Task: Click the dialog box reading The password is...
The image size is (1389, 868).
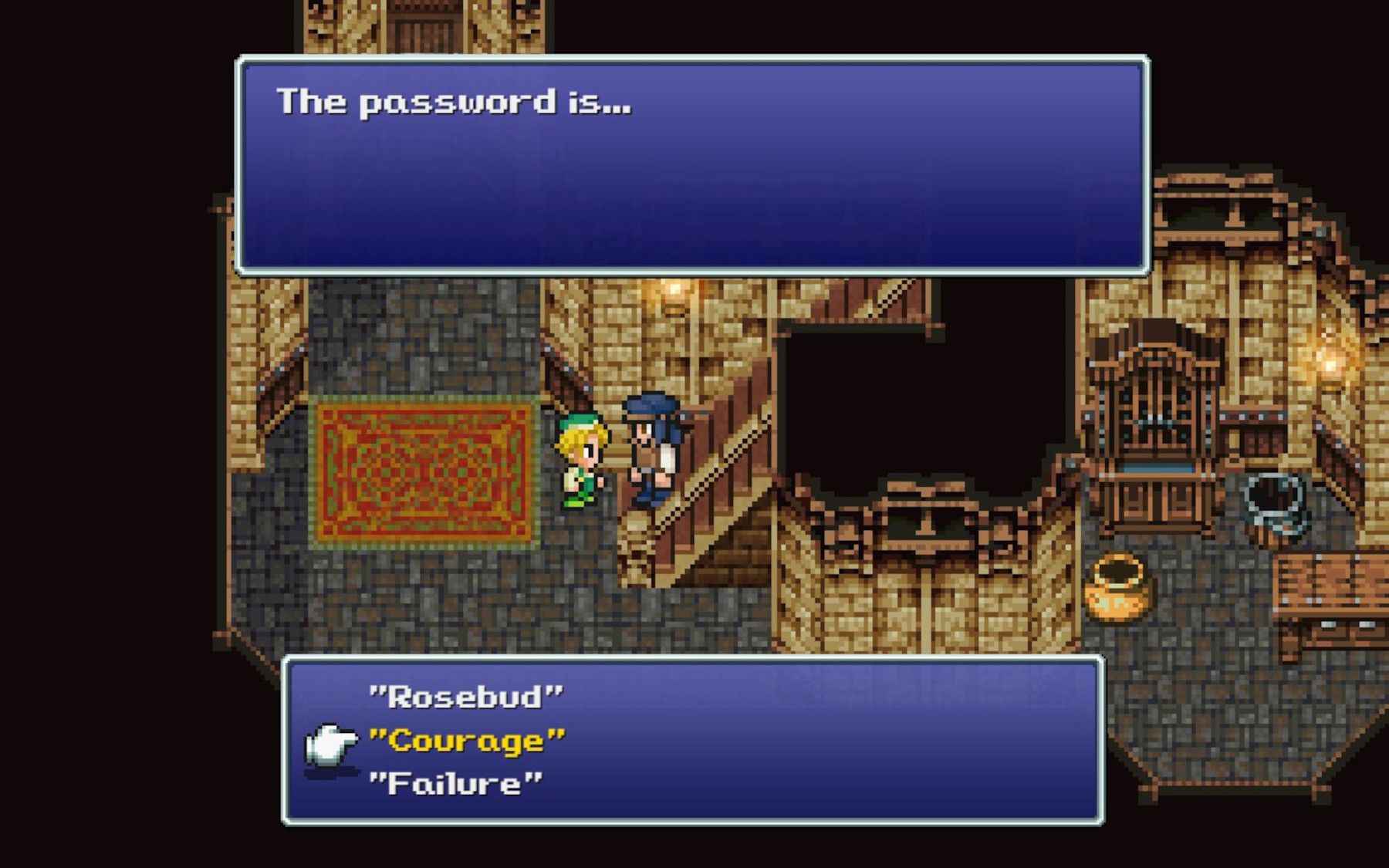Action: pos(694,166)
